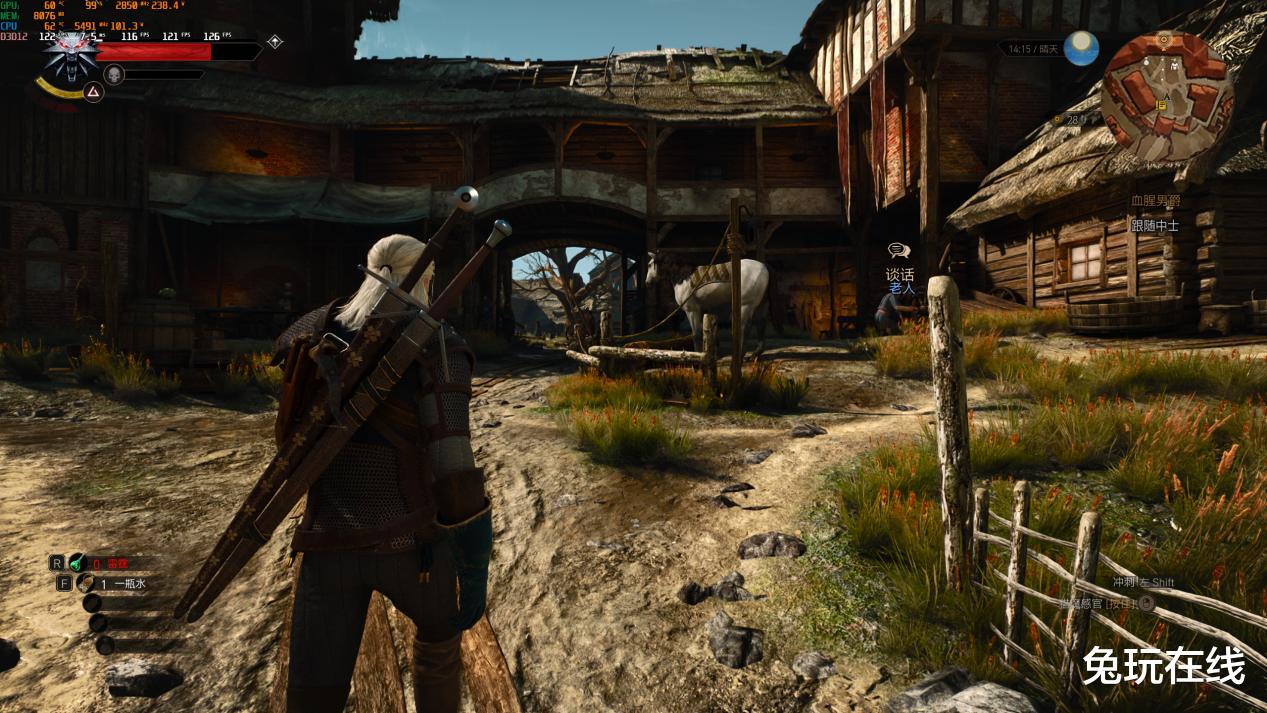
Task: Click the 谈话 speech bubble icon
Action: point(898,252)
